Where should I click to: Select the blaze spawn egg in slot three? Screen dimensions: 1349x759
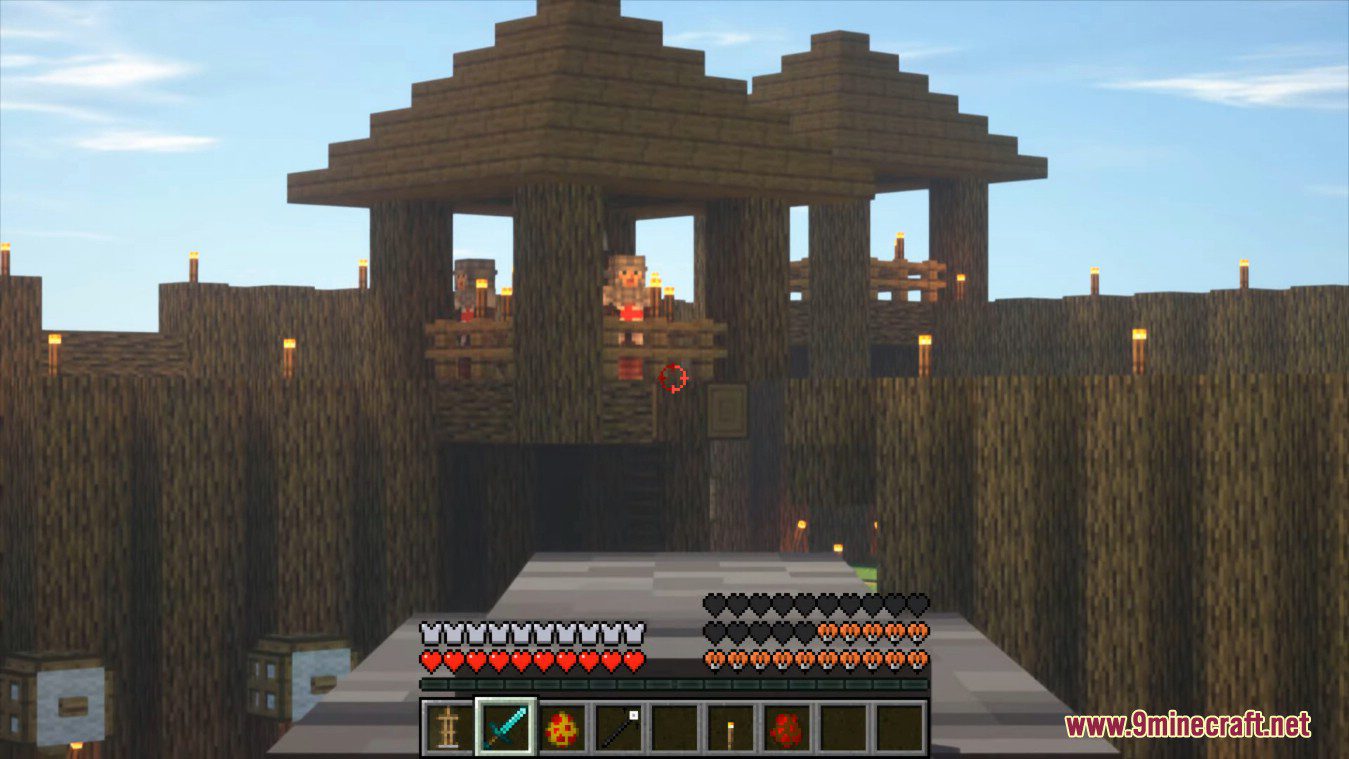click(x=565, y=727)
